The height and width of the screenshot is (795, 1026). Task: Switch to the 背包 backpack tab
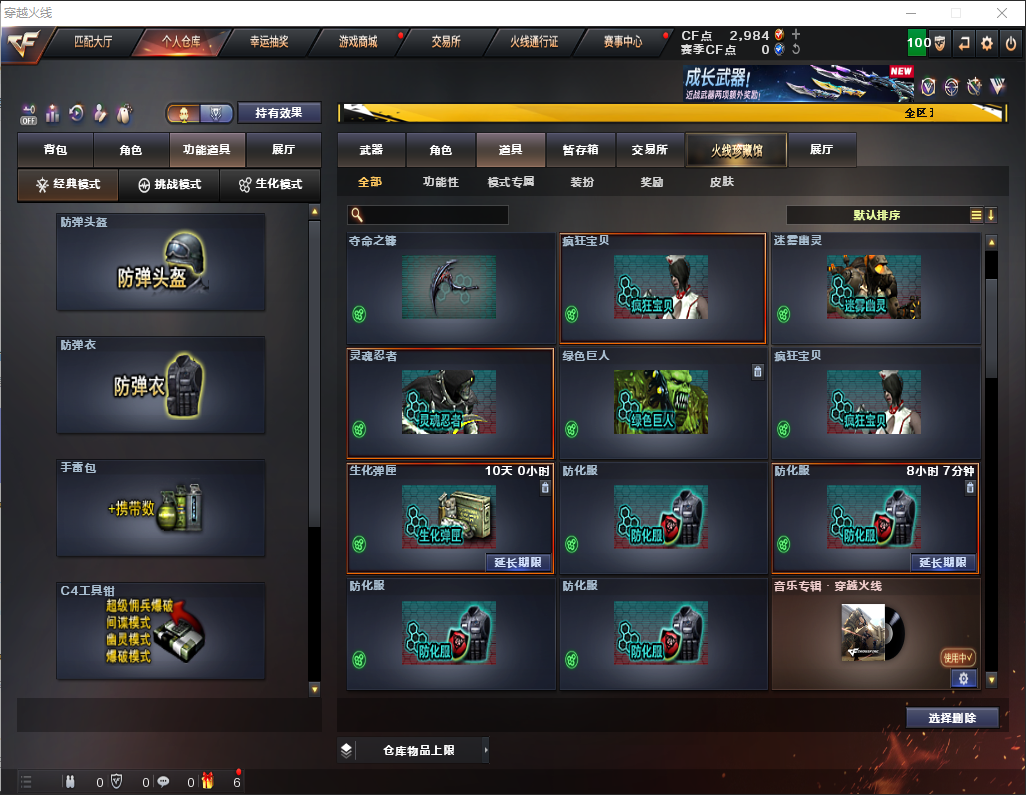56,150
